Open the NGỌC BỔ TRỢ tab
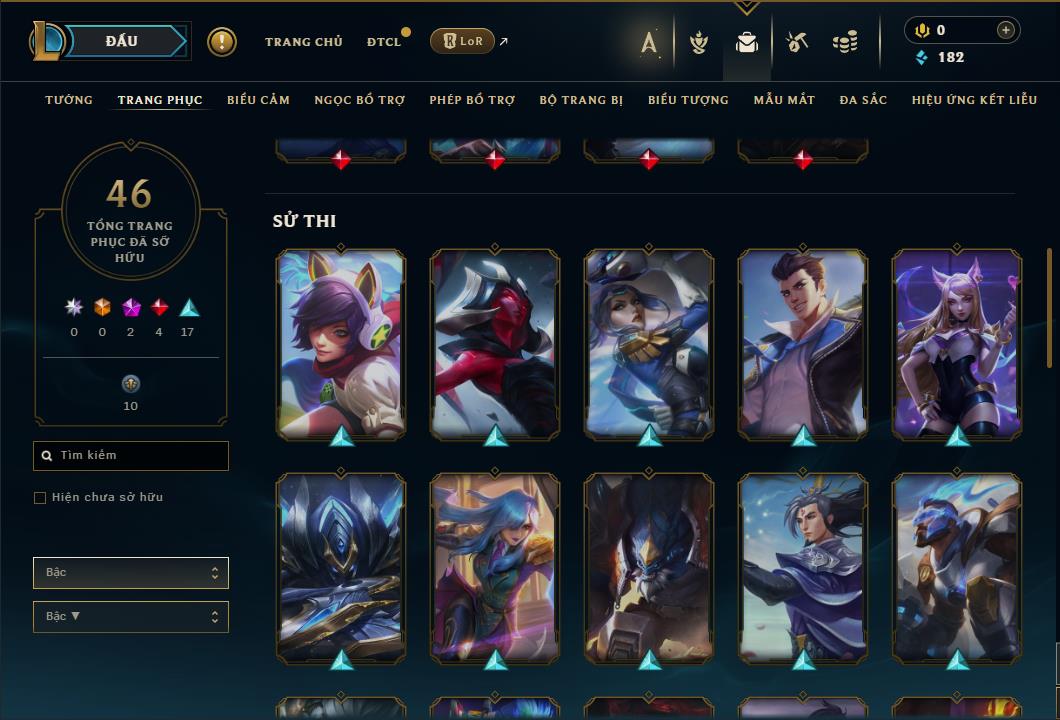Screen dimensions: 1060x720 (x=360, y=100)
